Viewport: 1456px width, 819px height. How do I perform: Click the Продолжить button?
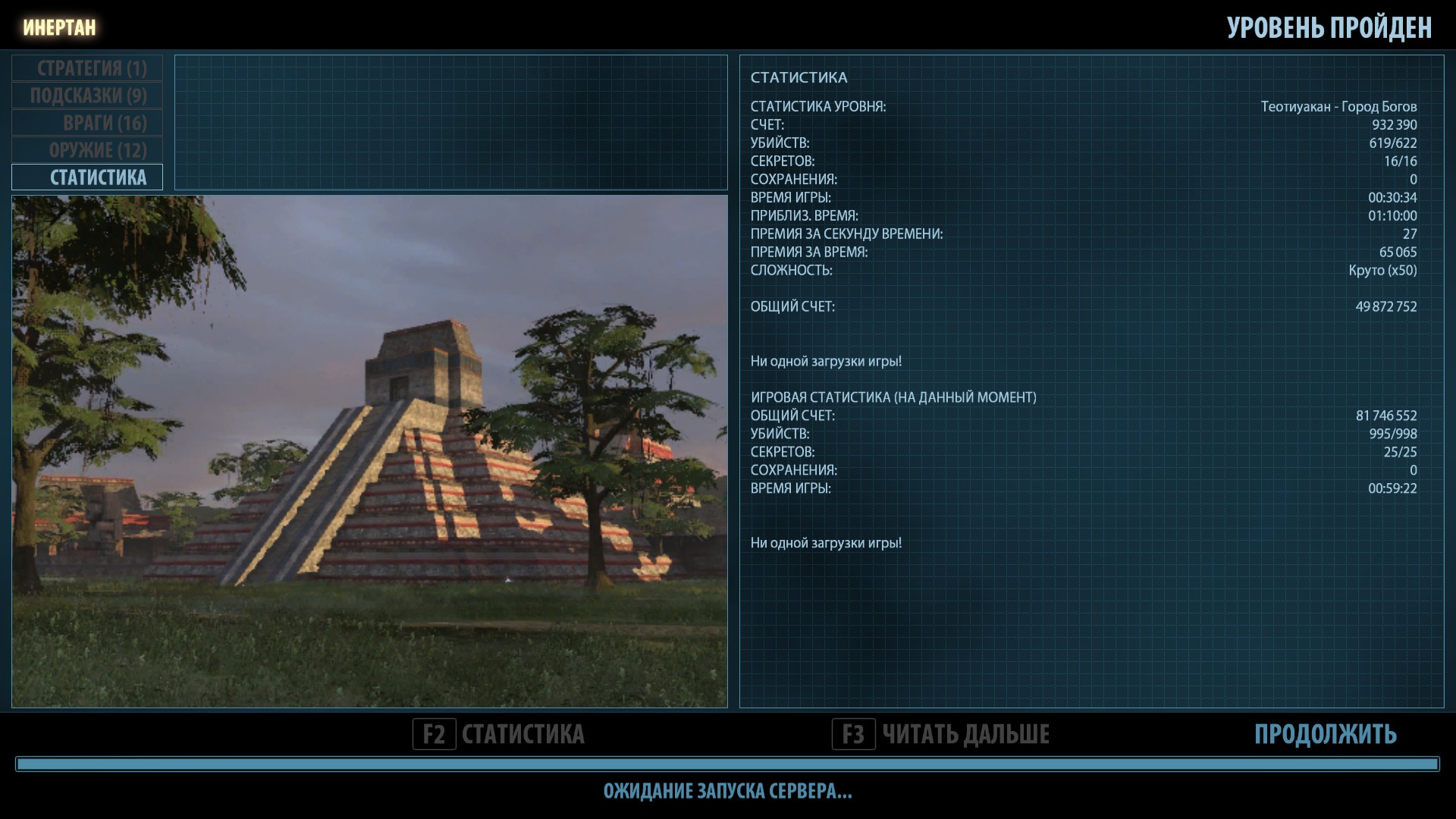(1325, 734)
